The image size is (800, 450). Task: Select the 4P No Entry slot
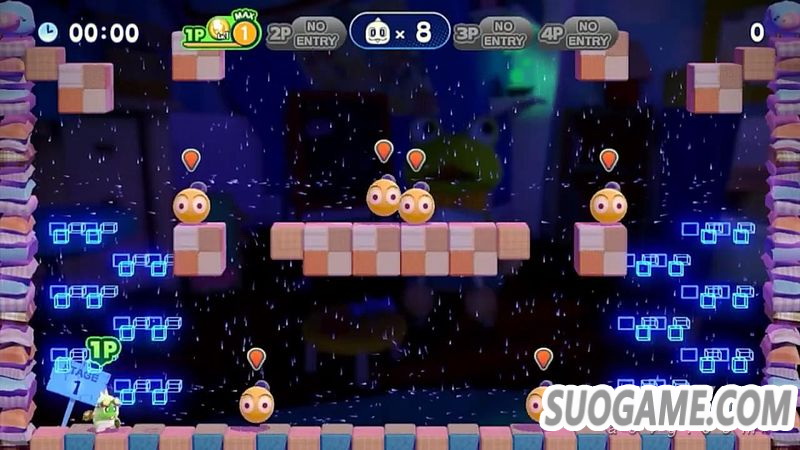tap(576, 33)
